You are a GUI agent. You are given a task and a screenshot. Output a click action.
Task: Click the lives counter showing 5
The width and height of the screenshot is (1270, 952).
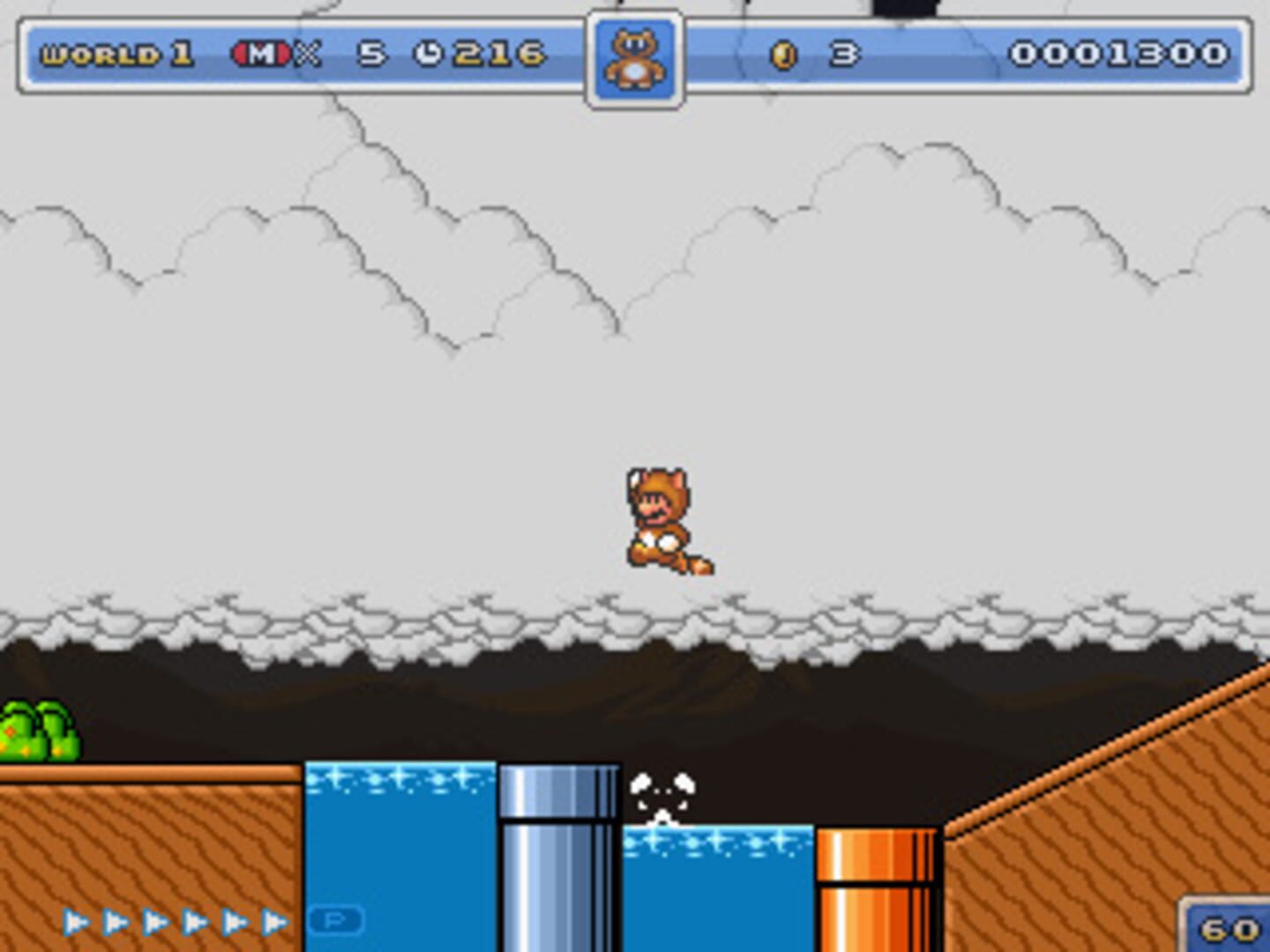[369, 53]
